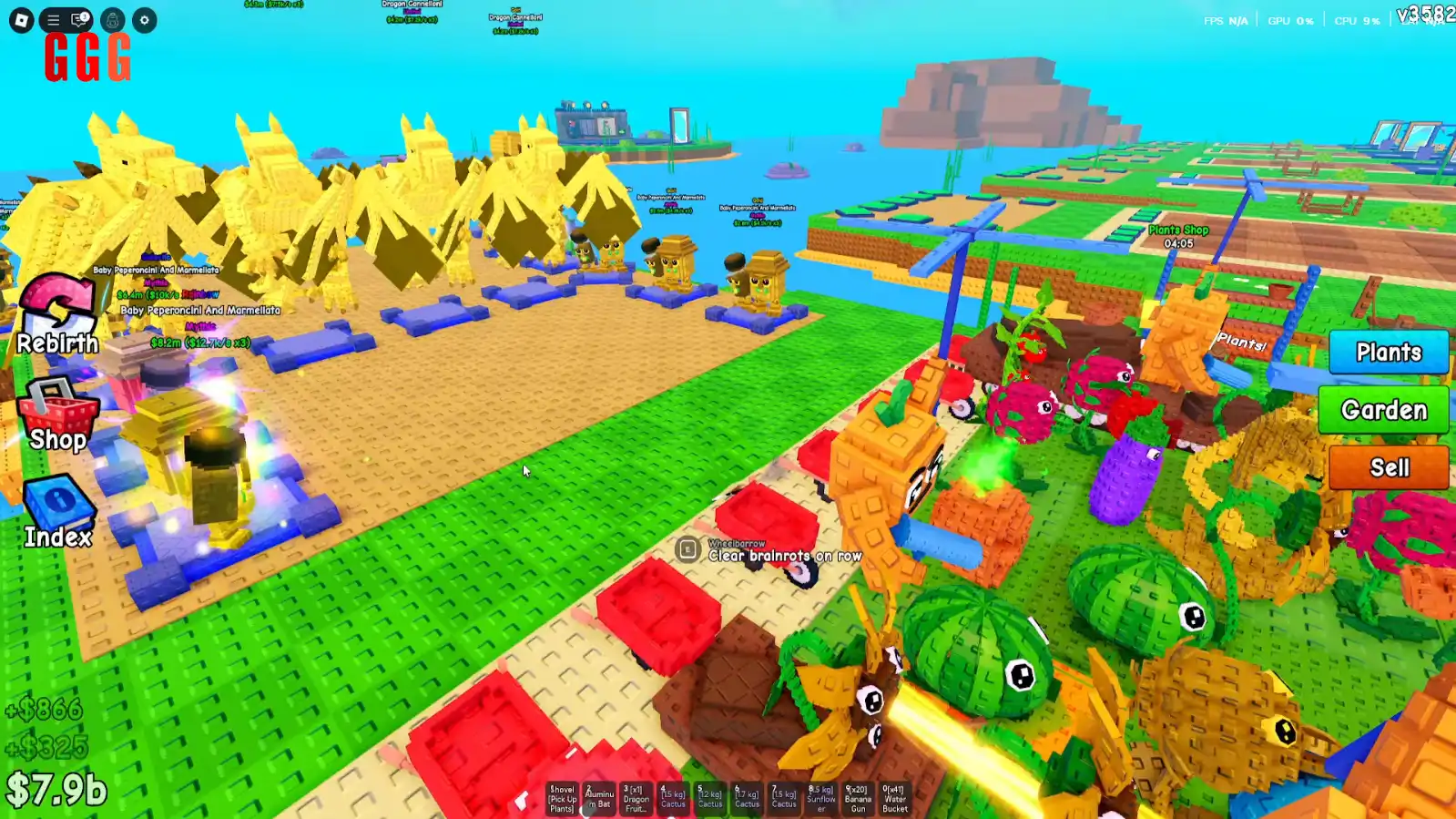Viewport: 1456px width, 819px height.
Task: Select the Dragon Fruit hotbar slot
Action: (x=636, y=799)
